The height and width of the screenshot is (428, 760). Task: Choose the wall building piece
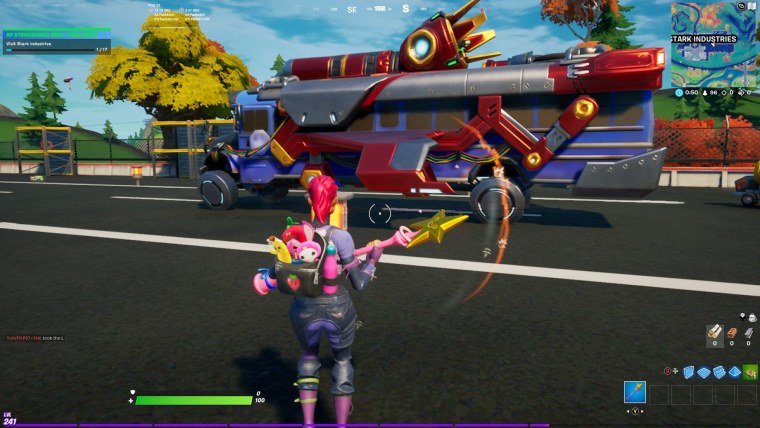[x=688, y=372]
